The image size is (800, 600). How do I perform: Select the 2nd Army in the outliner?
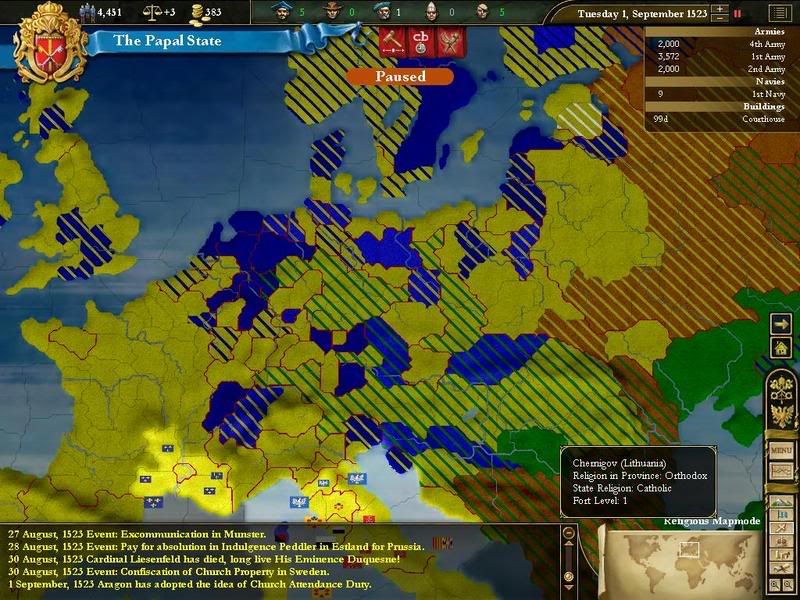(720, 68)
